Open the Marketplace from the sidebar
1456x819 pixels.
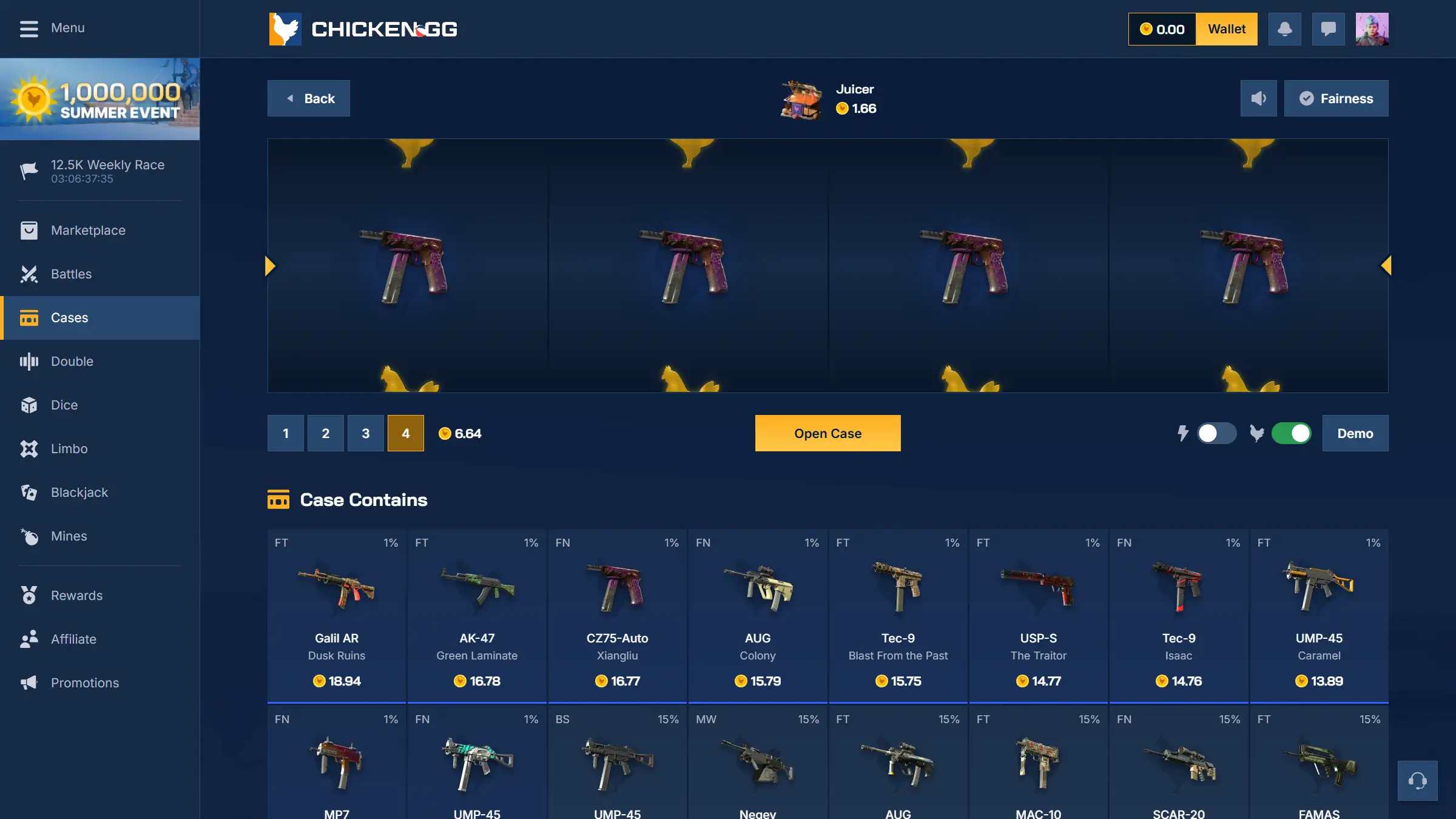[x=87, y=230]
